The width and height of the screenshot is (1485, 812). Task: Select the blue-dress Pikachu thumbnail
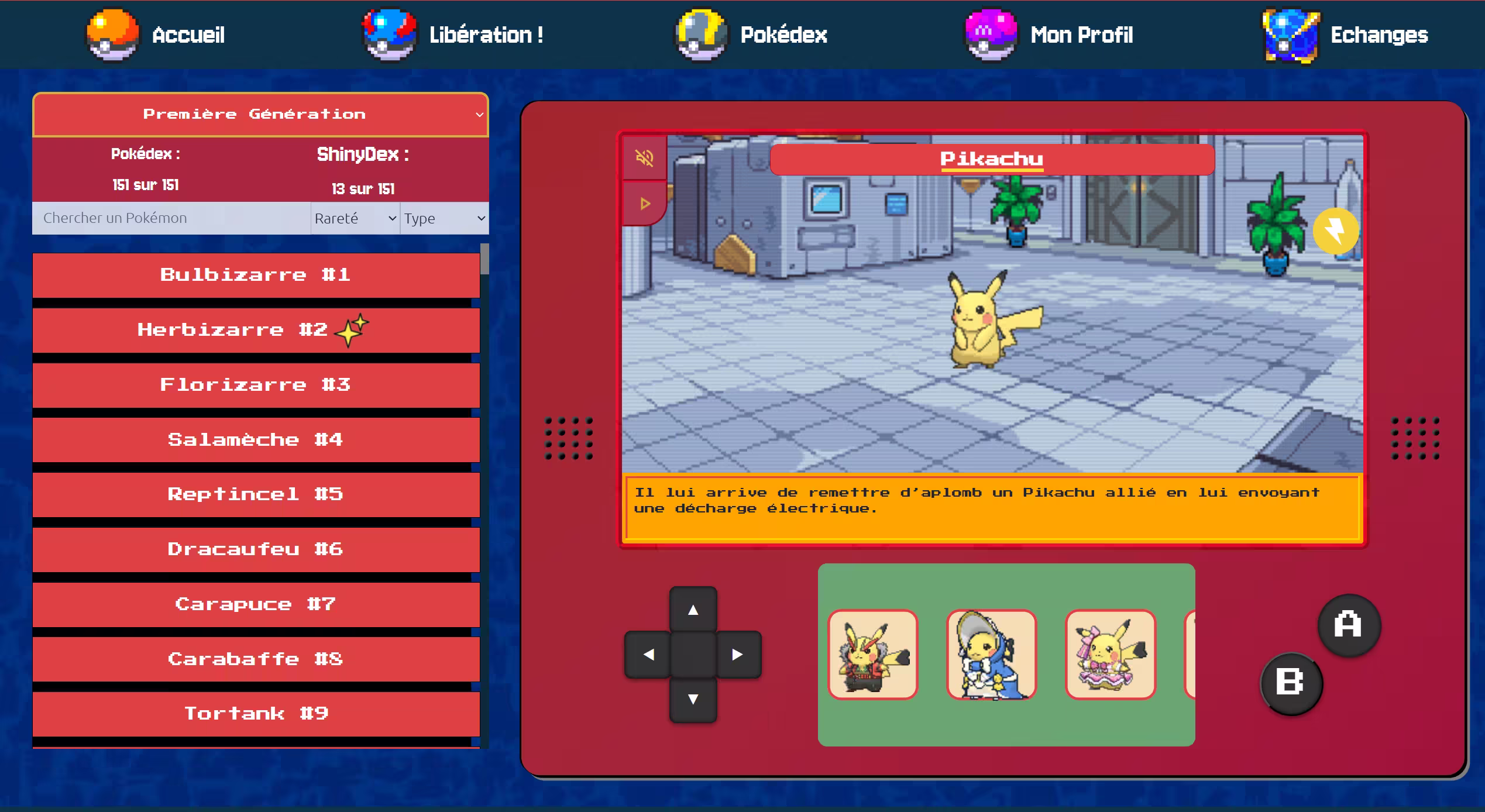point(991,655)
